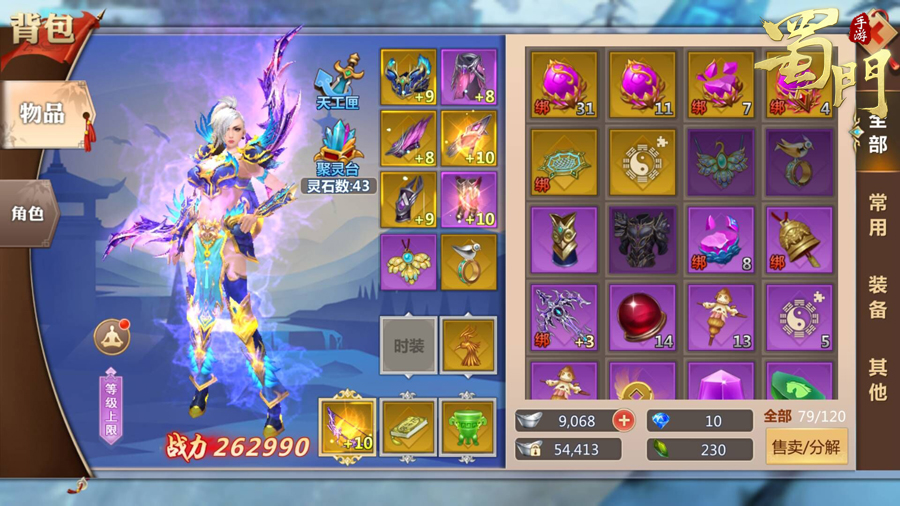Choose the dark armor chestpiece in bag
The image size is (900, 506).
642,239
